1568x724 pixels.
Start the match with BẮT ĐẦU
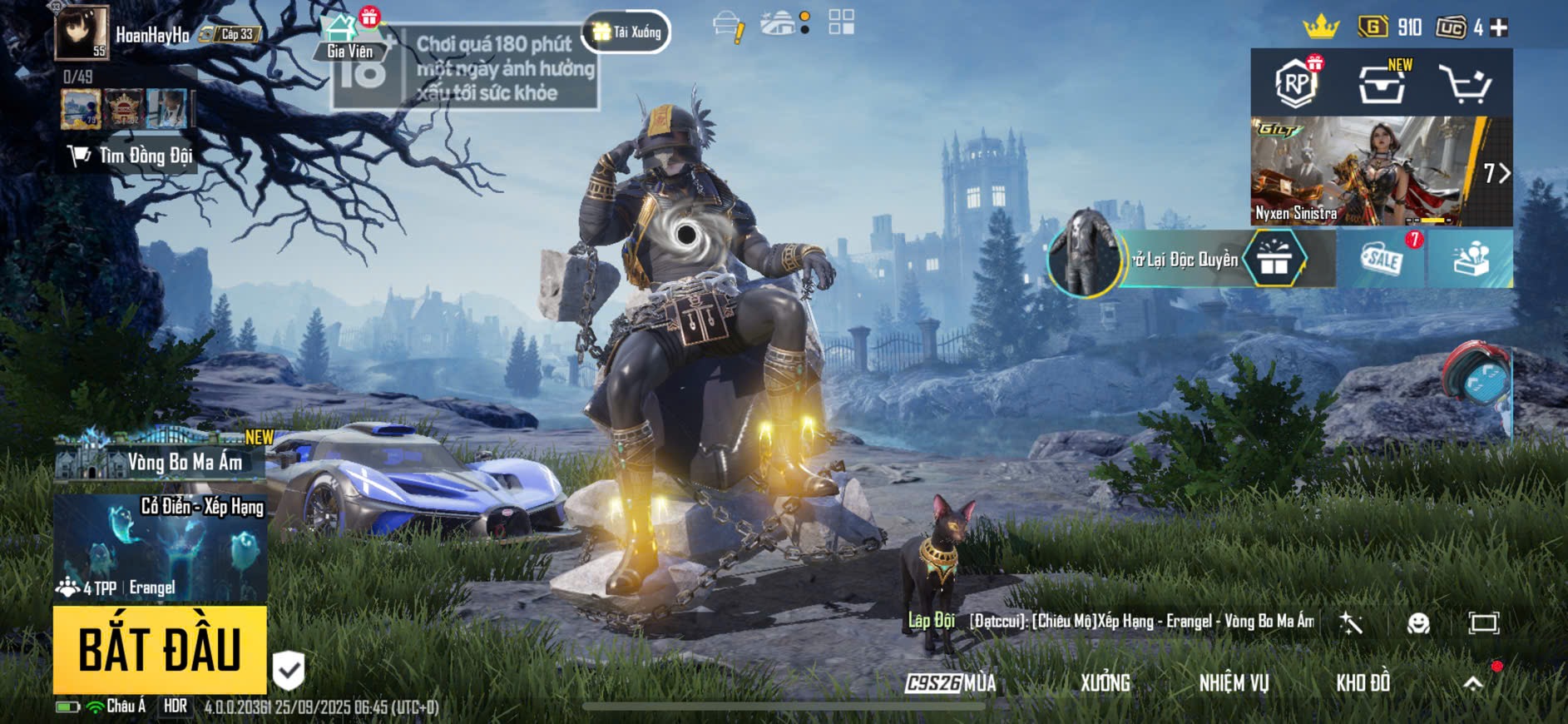[x=160, y=650]
